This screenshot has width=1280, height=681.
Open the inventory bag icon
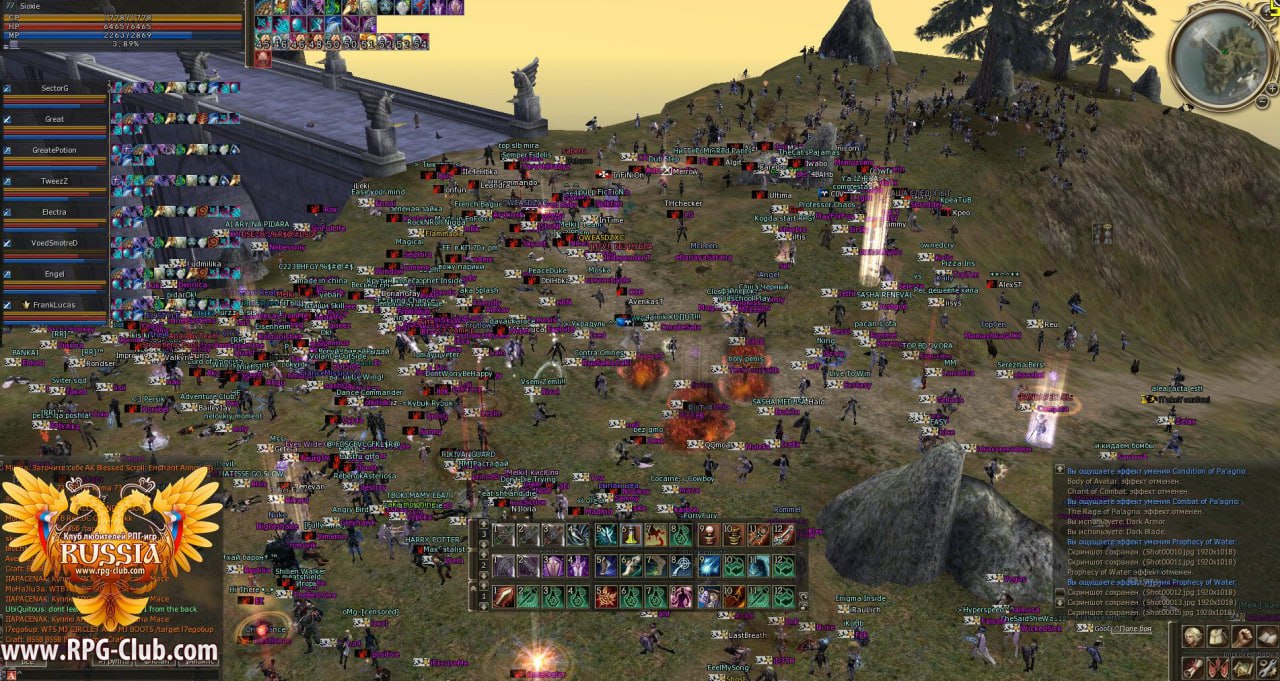1217,637
